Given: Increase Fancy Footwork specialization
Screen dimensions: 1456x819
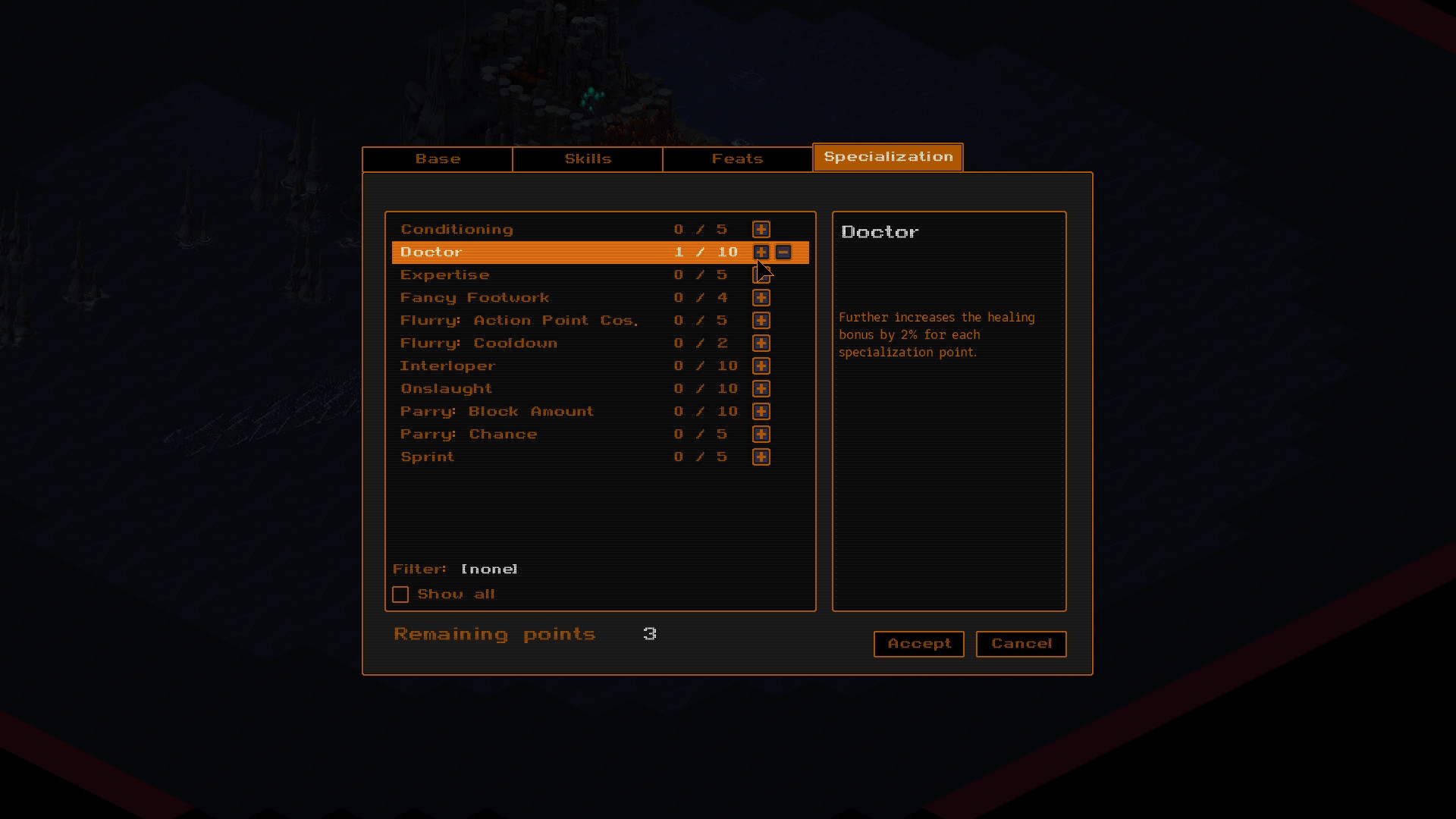Looking at the screenshot, I should tap(761, 297).
